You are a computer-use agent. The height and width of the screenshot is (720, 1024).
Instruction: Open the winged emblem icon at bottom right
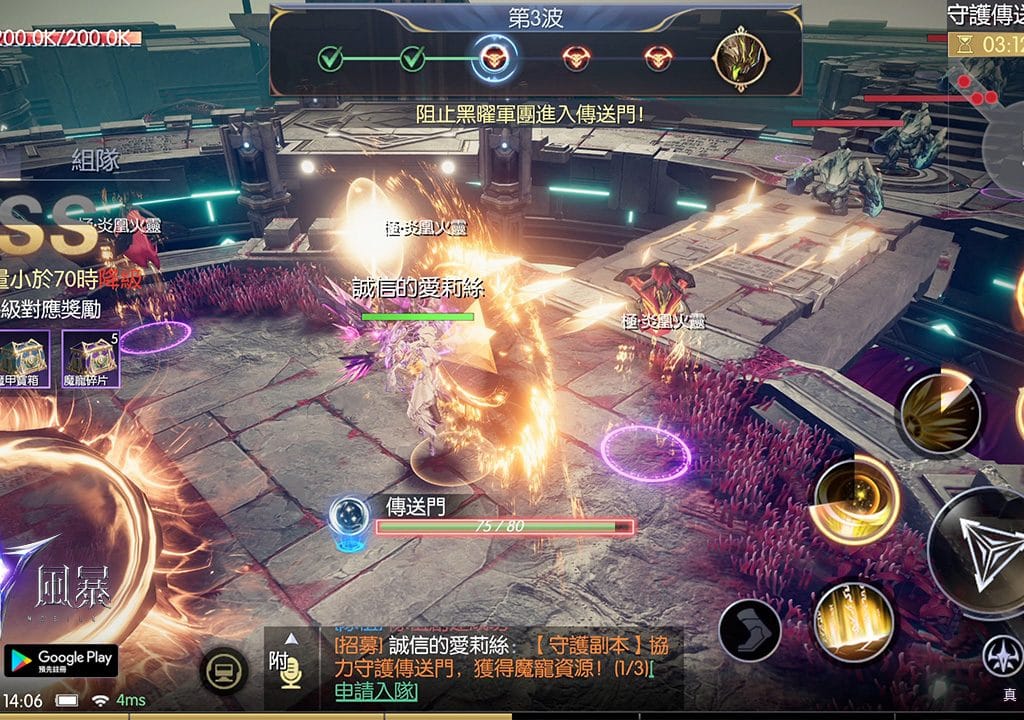[1001, 656]
